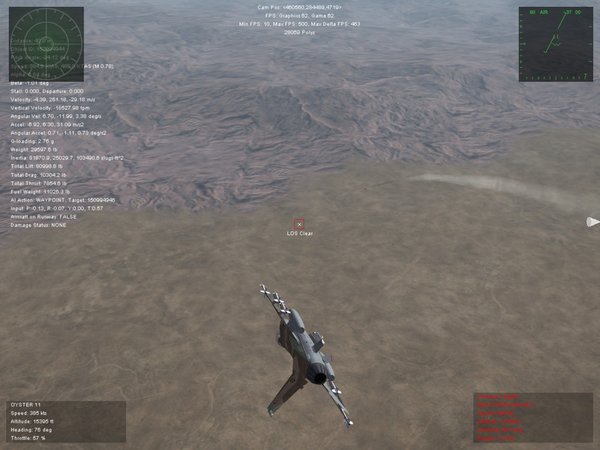Click the white waypoint arrow indicator
Viewport: 600px width, 450px height.
click(592, 222)
